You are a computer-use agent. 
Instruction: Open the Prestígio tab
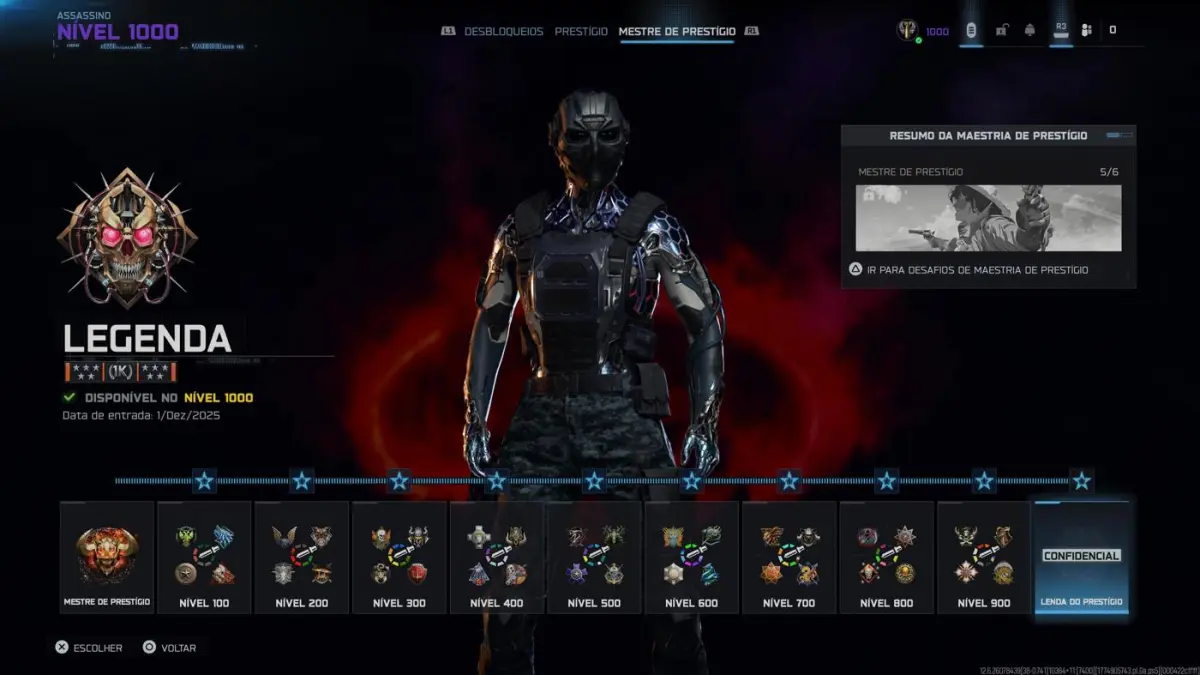581,31
